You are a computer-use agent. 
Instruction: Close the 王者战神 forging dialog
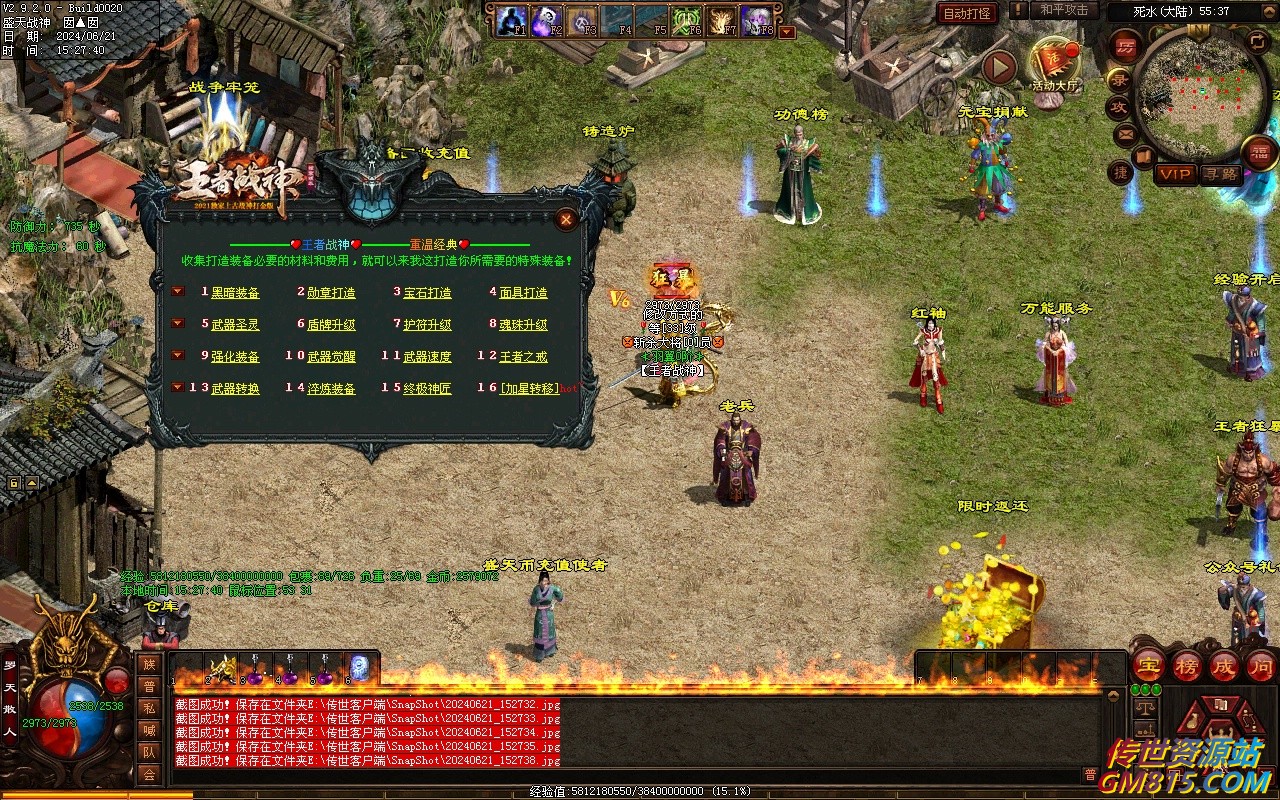(566, 219)
